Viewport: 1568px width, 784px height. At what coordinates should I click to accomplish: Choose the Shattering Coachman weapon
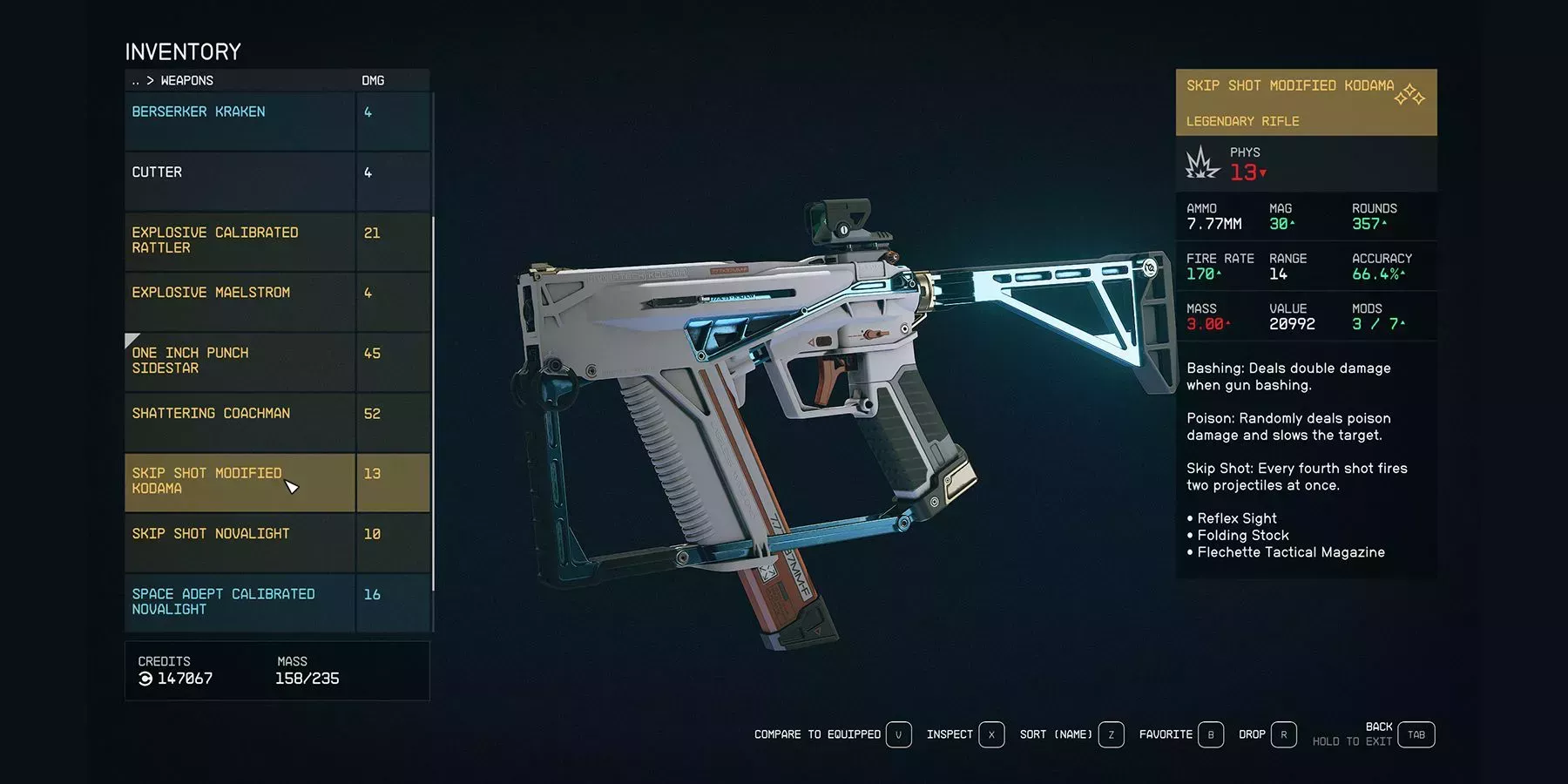pos(240,422)
